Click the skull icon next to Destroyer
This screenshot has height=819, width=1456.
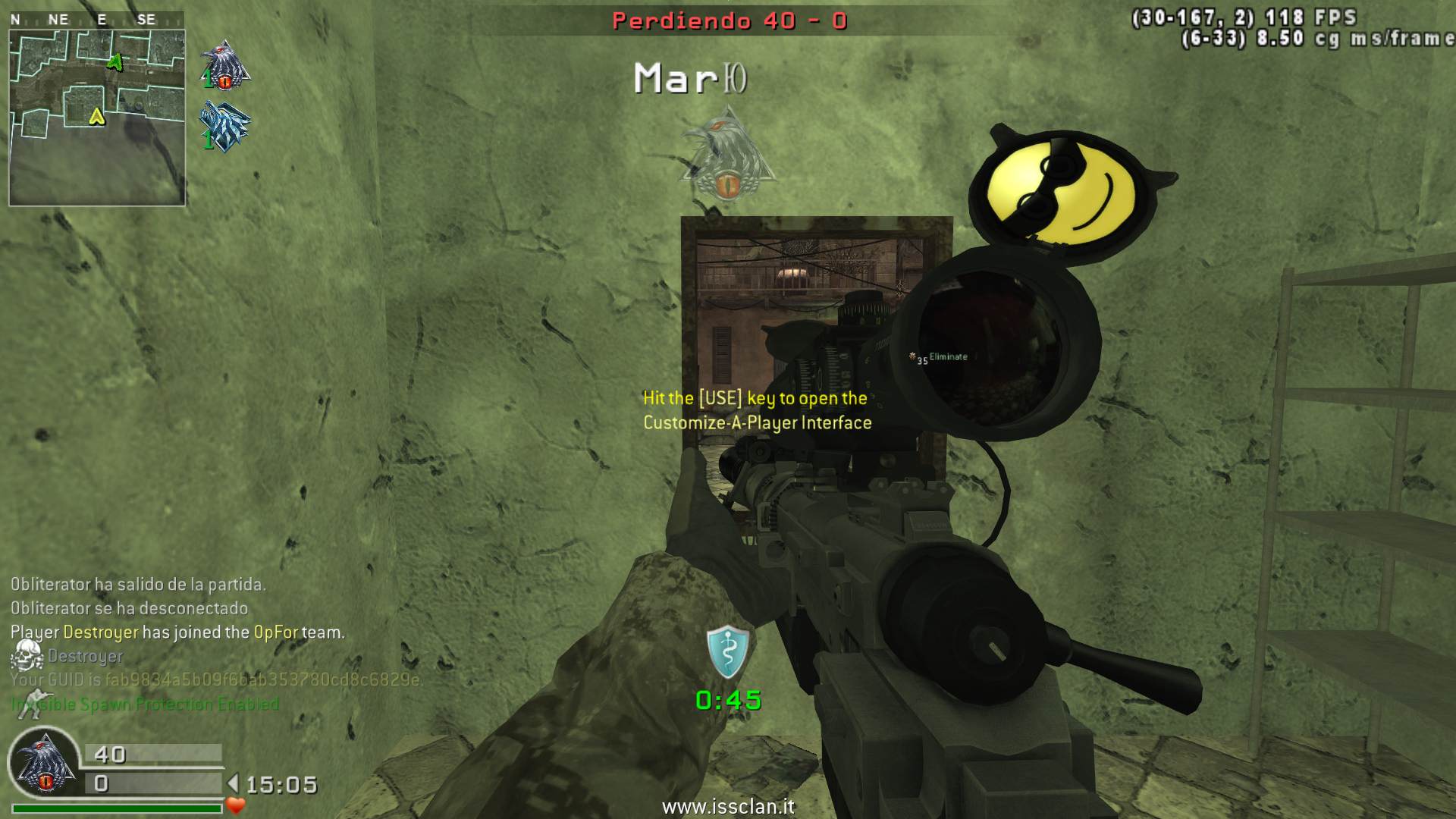pyautogui.click(x=27, y=655)
